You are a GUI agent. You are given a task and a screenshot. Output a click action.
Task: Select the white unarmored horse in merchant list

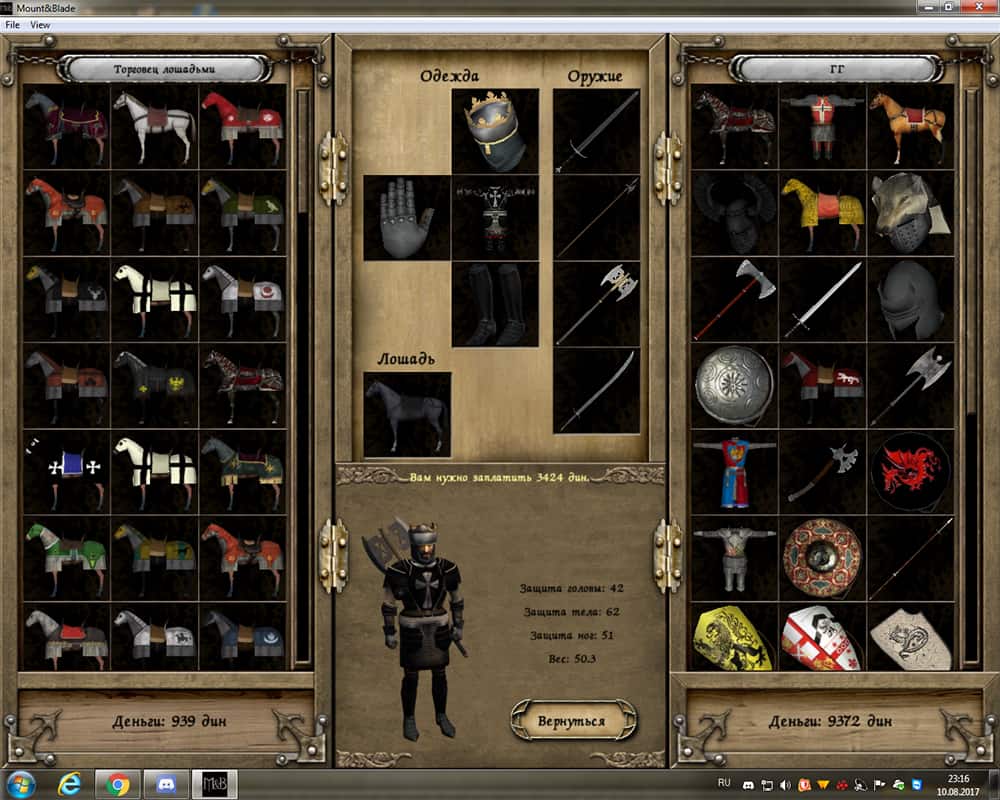pyautogui.click(x=154, y=125)
